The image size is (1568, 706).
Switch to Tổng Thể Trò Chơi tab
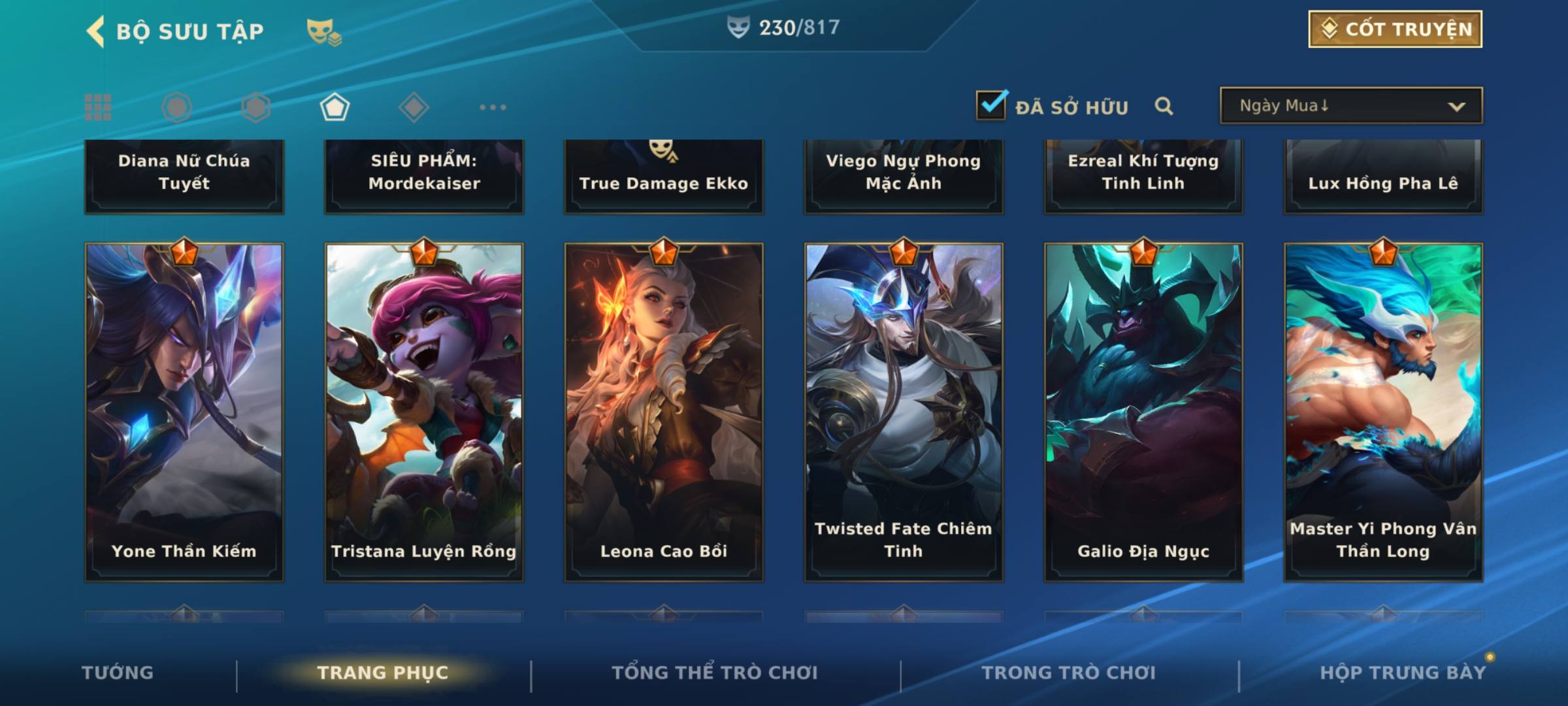click(x=715, y=673)
